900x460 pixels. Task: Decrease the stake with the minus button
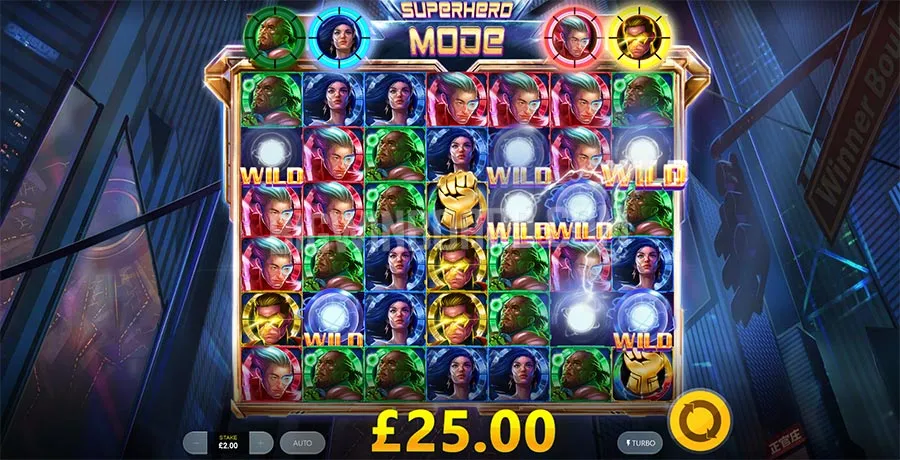pyautogui.click(x=196, y=440)
